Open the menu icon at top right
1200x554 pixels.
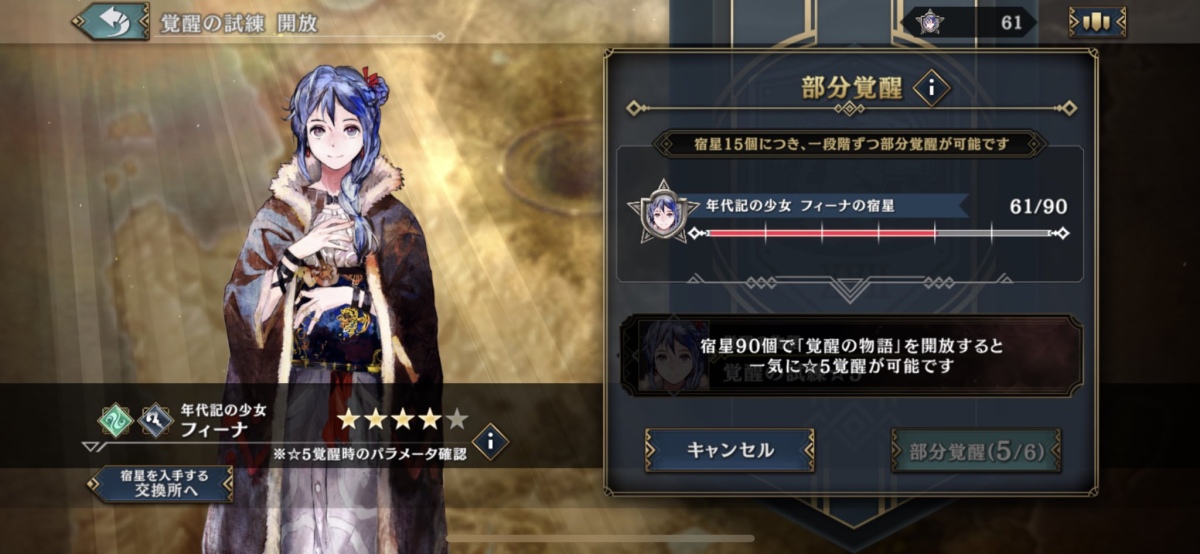[1096, 22]
